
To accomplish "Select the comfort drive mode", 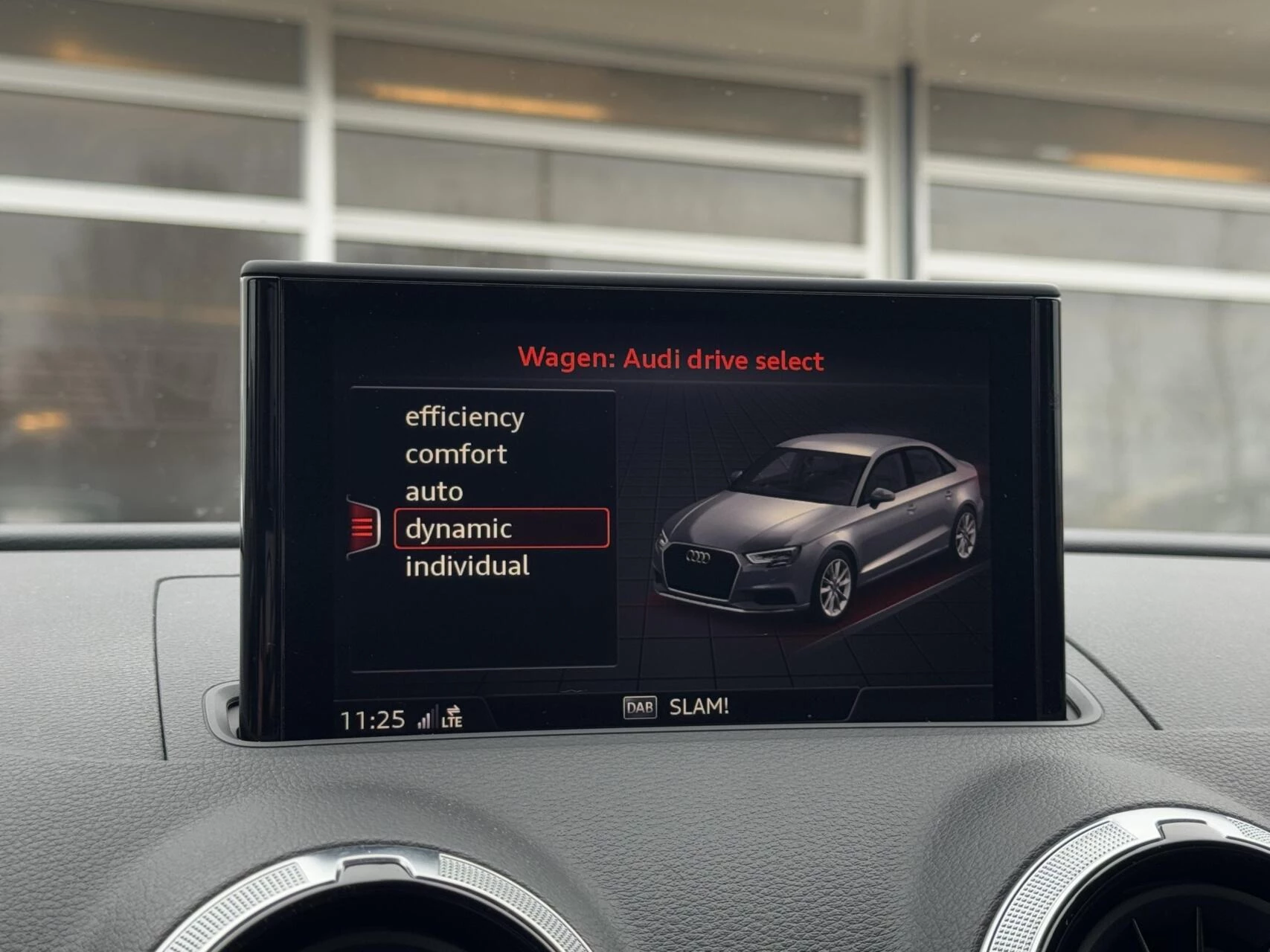I will (x=455, y=454).
